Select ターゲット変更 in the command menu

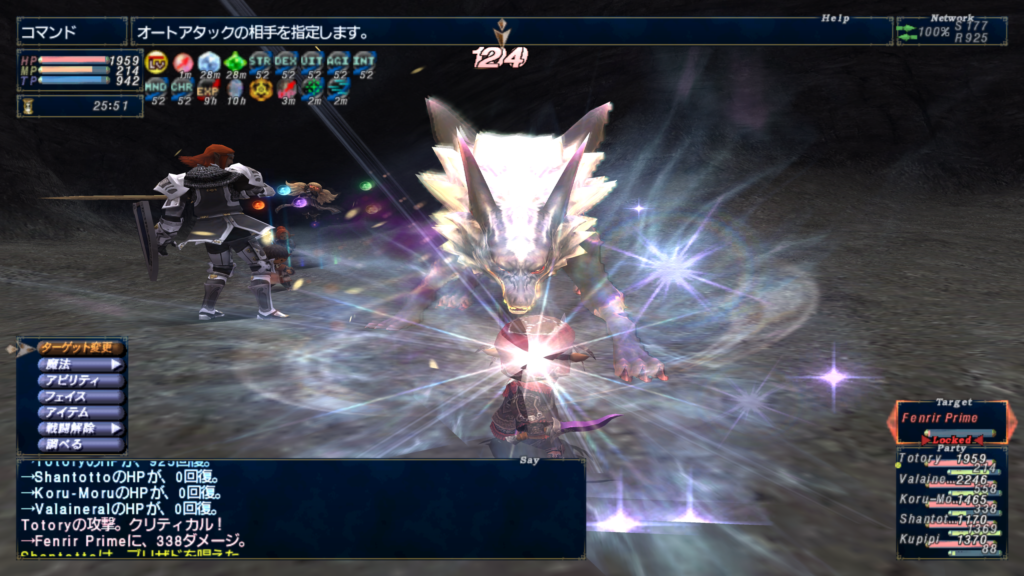pos(80,348)
